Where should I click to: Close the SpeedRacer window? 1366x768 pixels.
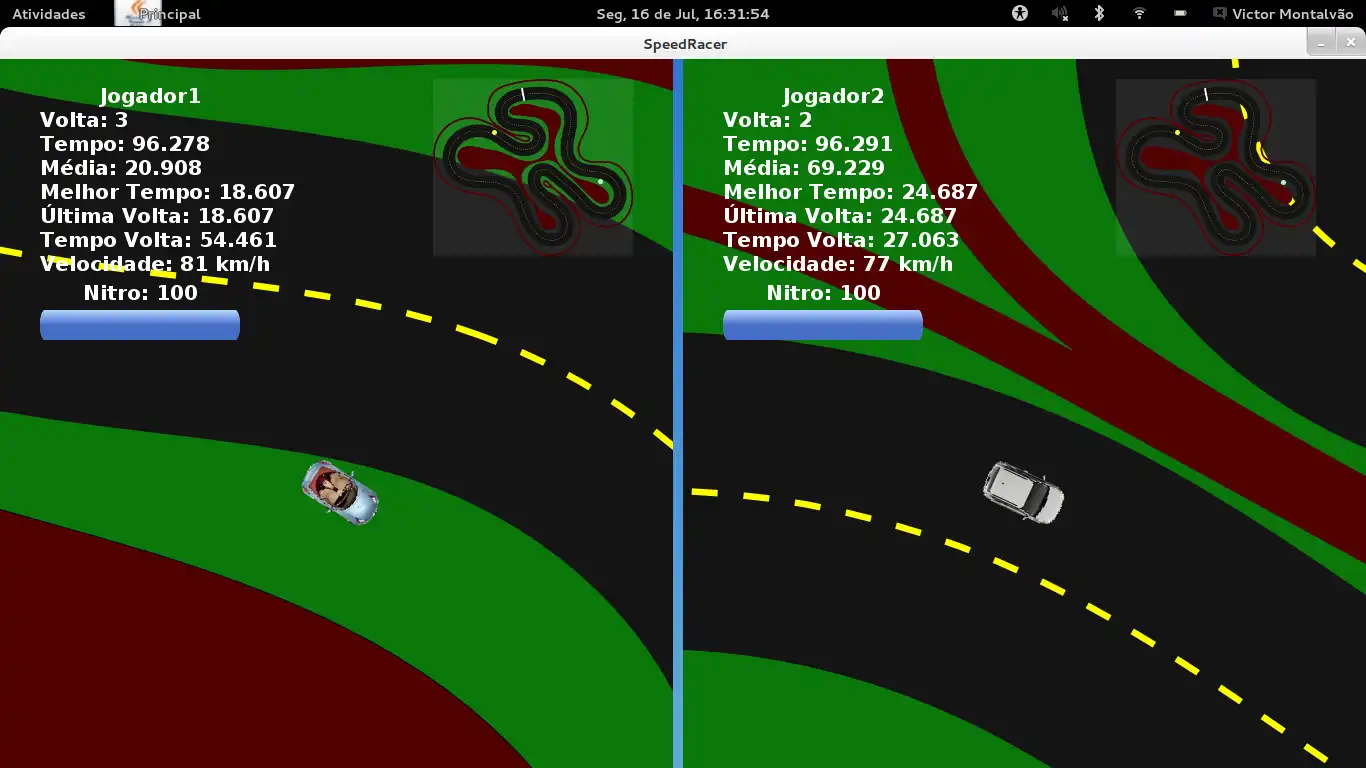point(1351,43)
